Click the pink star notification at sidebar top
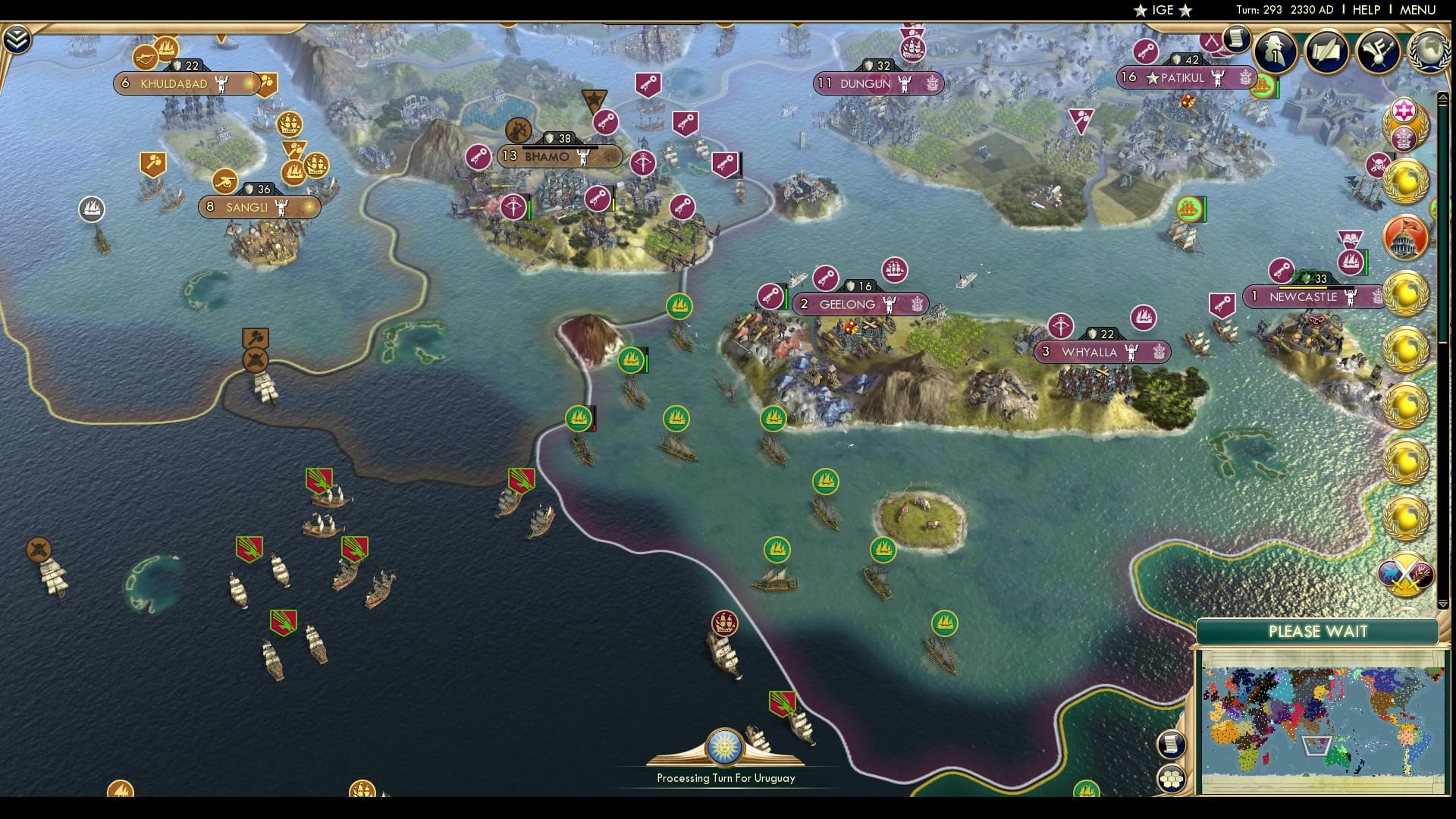 tap(1403, 109)
